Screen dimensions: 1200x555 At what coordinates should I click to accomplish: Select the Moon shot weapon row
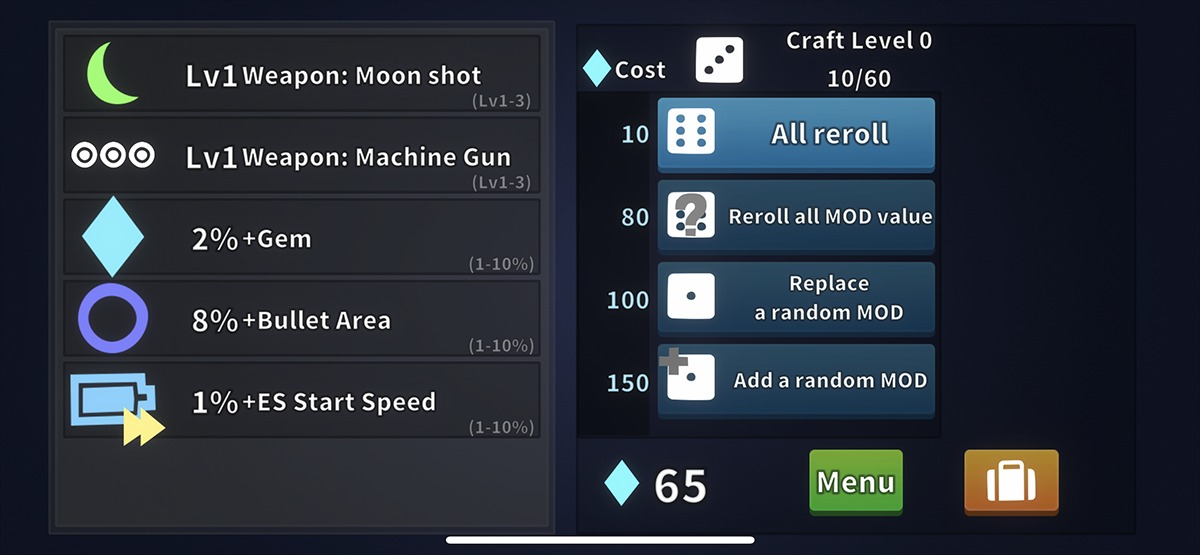point(302,74)
